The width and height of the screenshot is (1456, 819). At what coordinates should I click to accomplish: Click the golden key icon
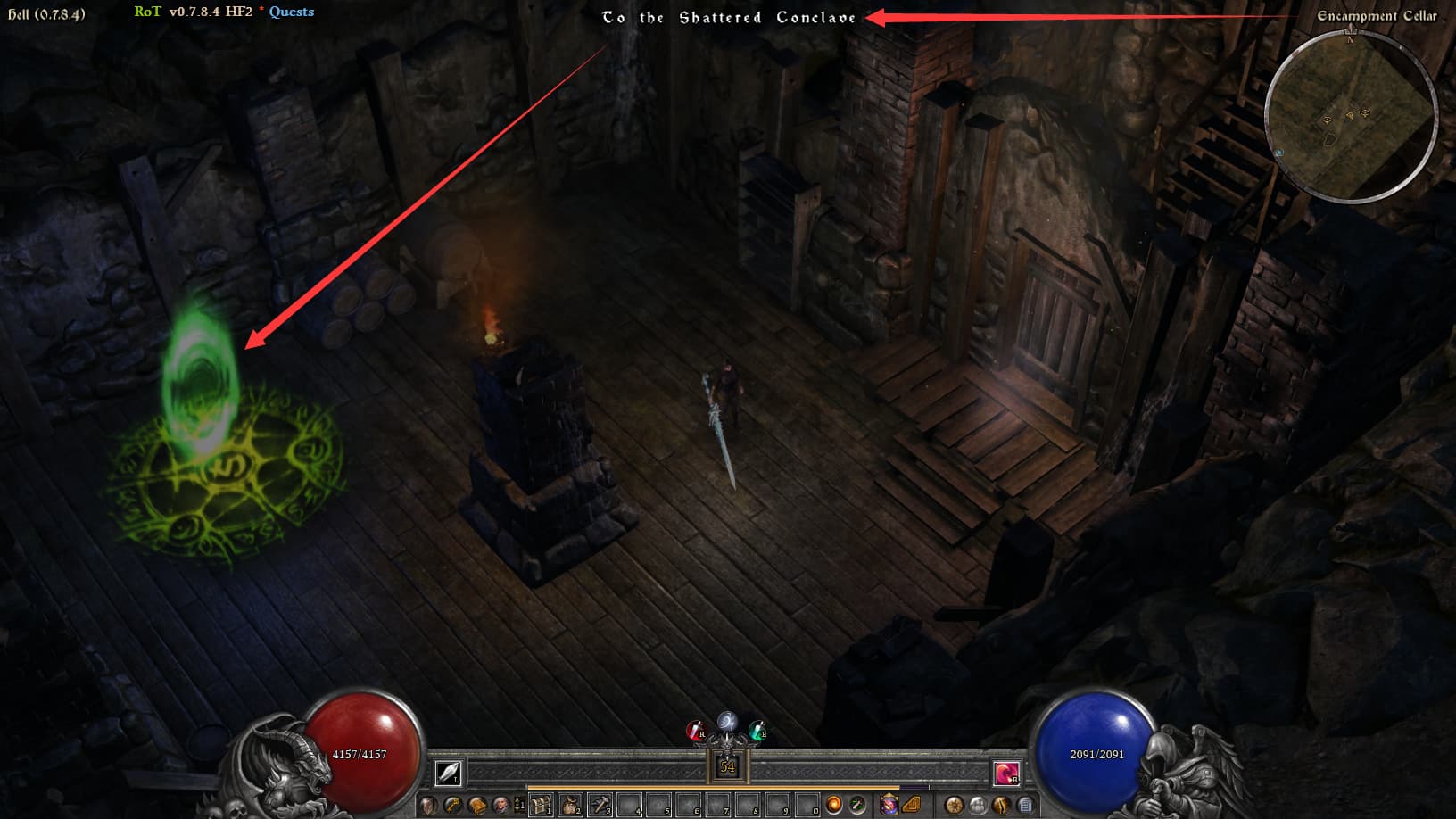pos(453,806)
